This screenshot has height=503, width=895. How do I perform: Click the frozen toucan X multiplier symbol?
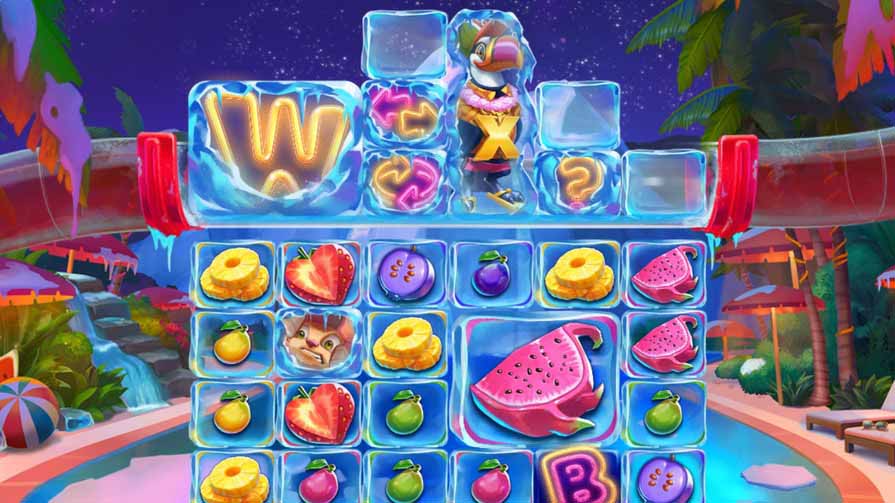(x=491, y=115)
